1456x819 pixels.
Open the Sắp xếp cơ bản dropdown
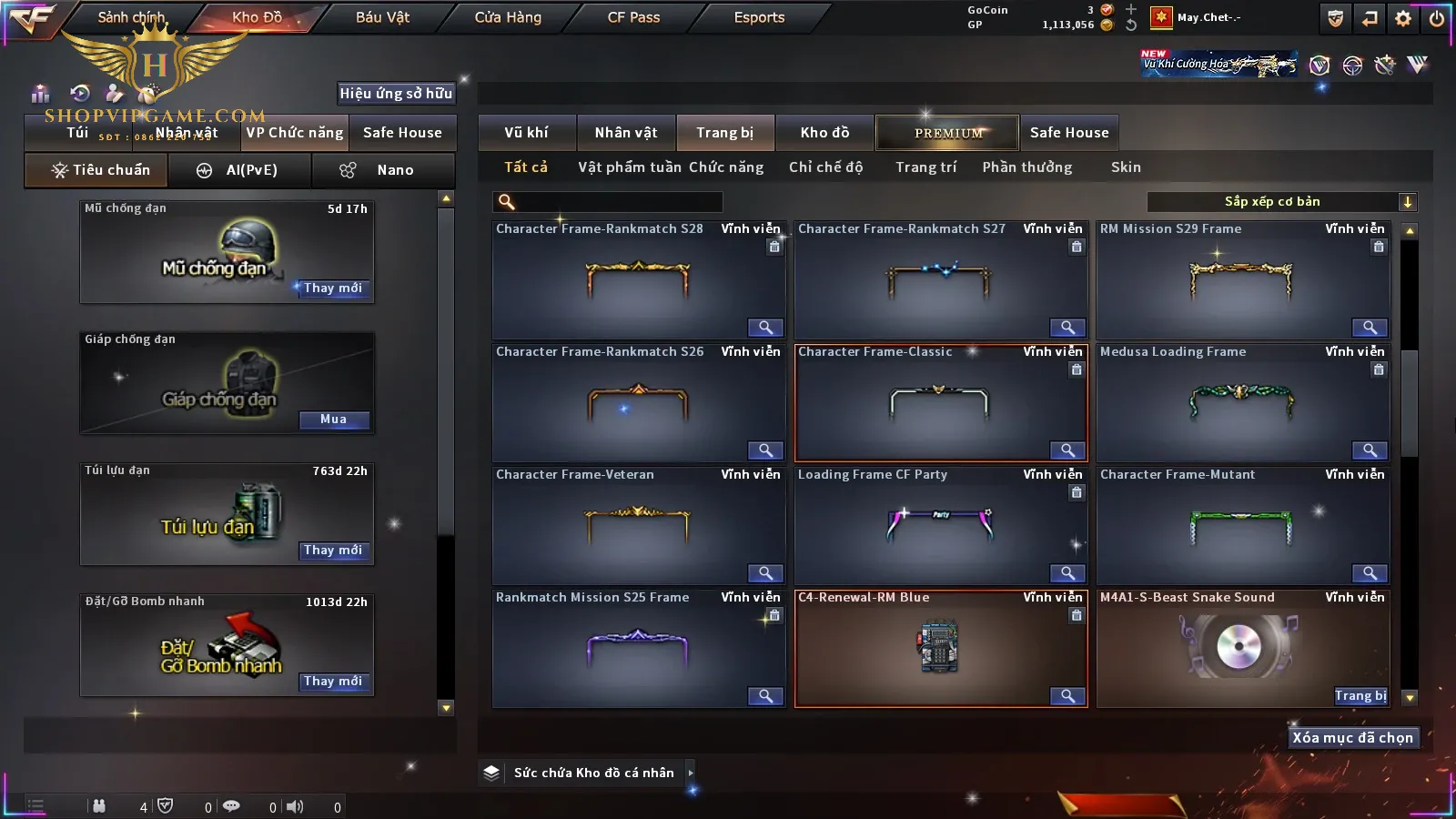(1282, 202)
